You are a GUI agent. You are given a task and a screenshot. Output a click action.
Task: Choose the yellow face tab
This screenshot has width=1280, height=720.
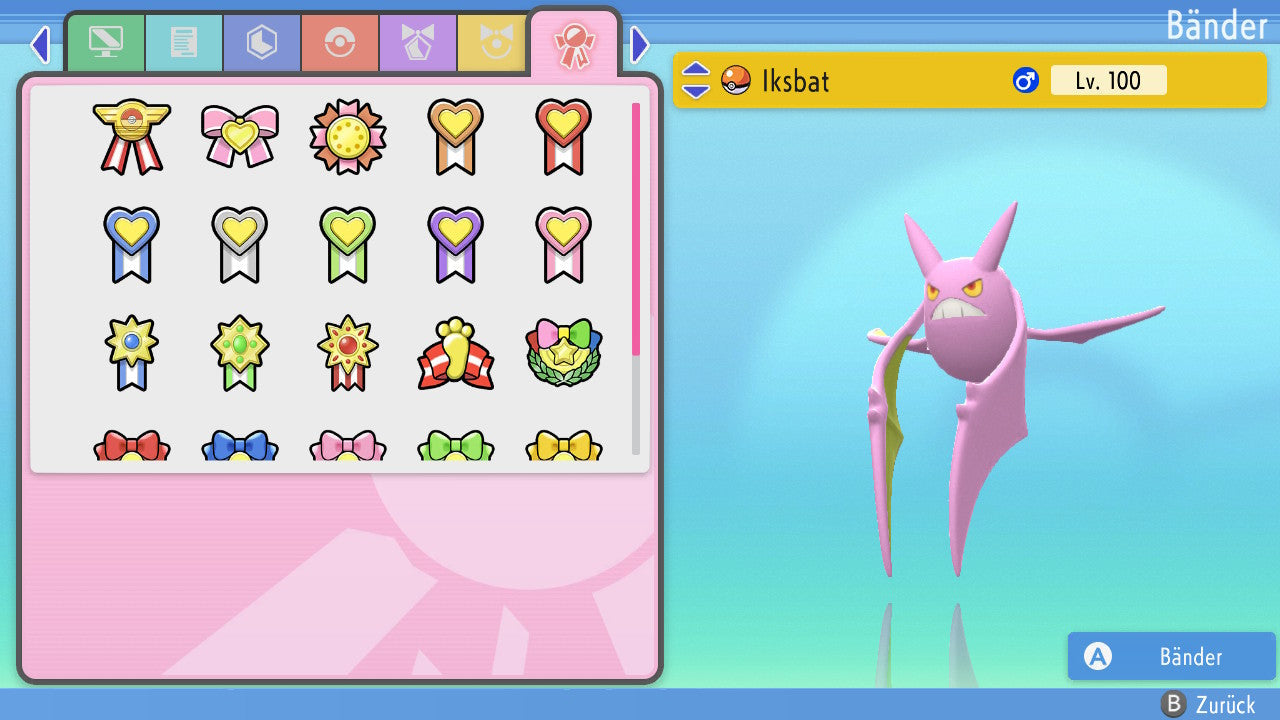pyautogui.click(x=493, y=44)
